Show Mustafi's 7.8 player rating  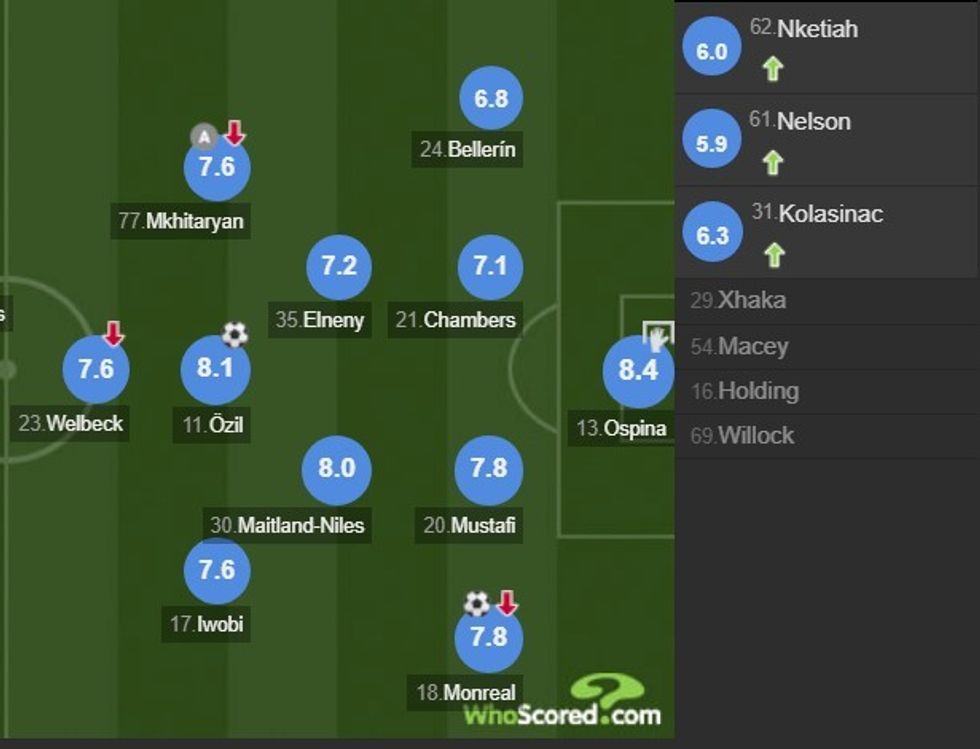[x=488, y=468]
